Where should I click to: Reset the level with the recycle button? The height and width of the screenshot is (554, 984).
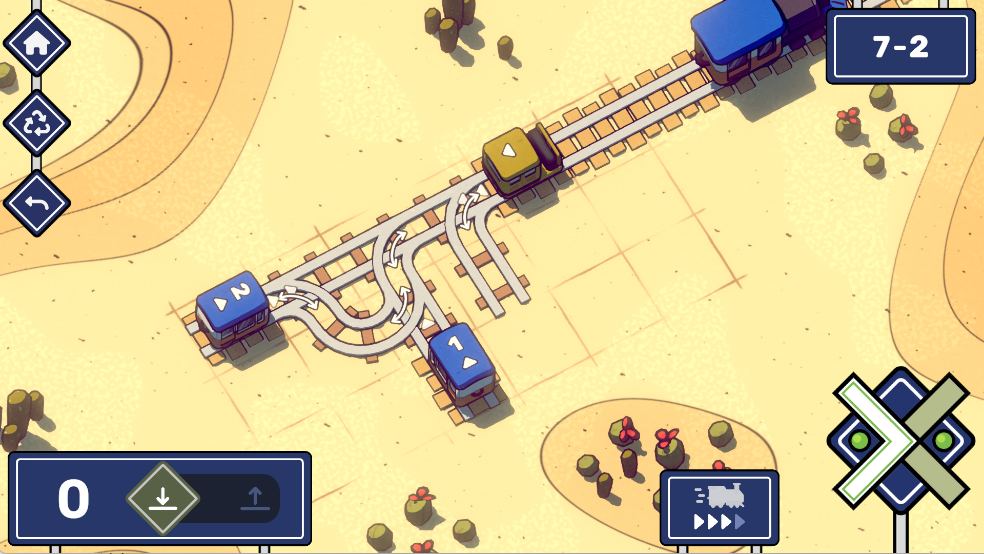(36, 124)
